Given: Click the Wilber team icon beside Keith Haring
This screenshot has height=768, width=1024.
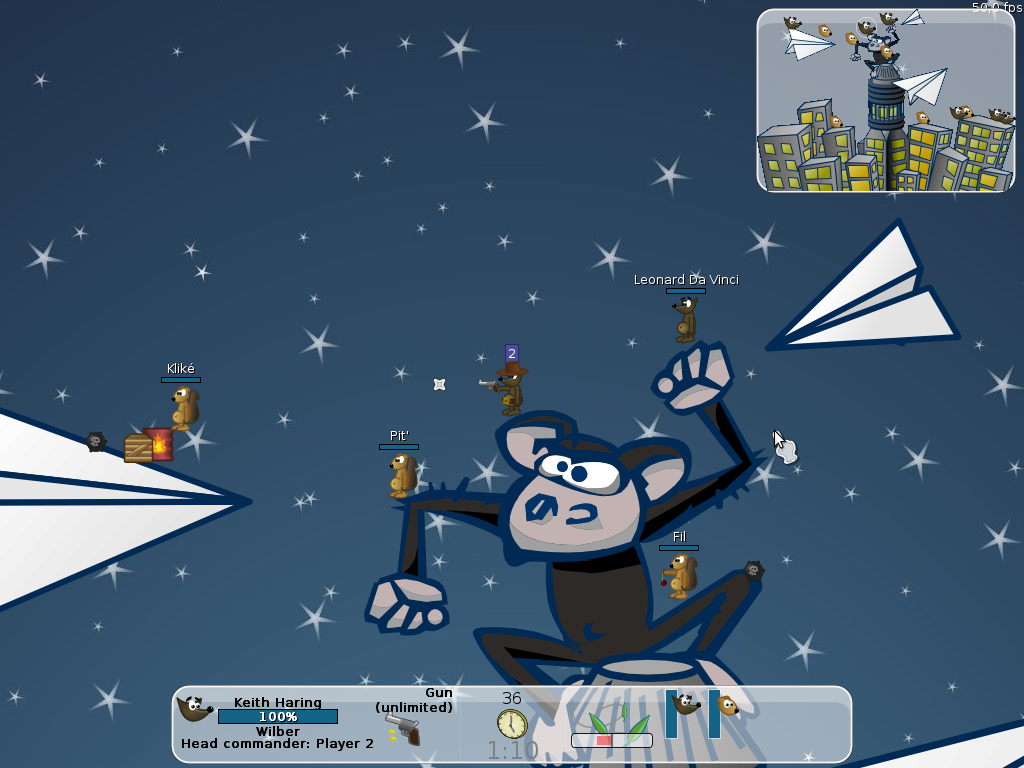Looking at the screenshot, I should click(x=194, y=709).
